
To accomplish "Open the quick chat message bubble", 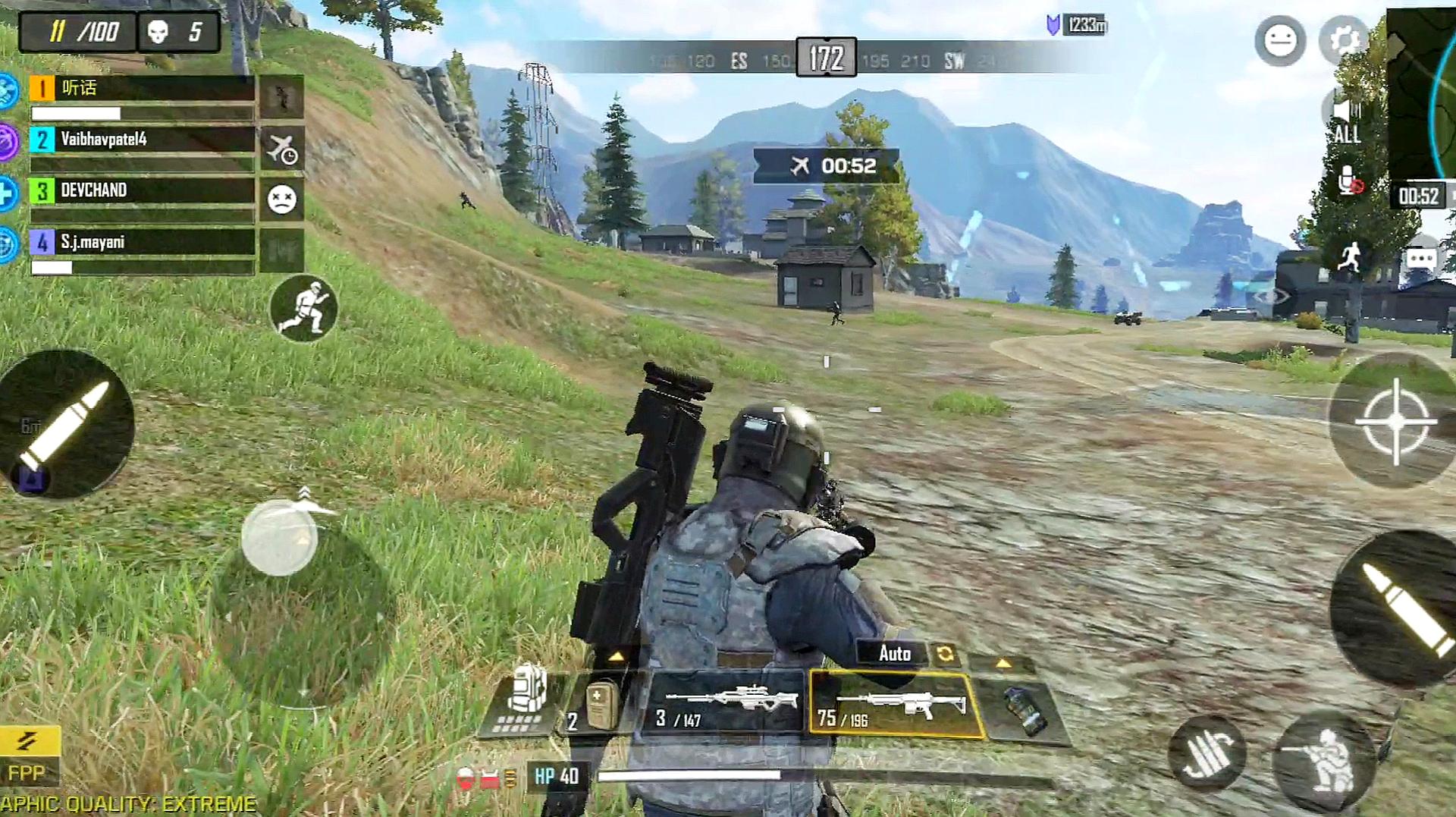I will [1420, 259].
